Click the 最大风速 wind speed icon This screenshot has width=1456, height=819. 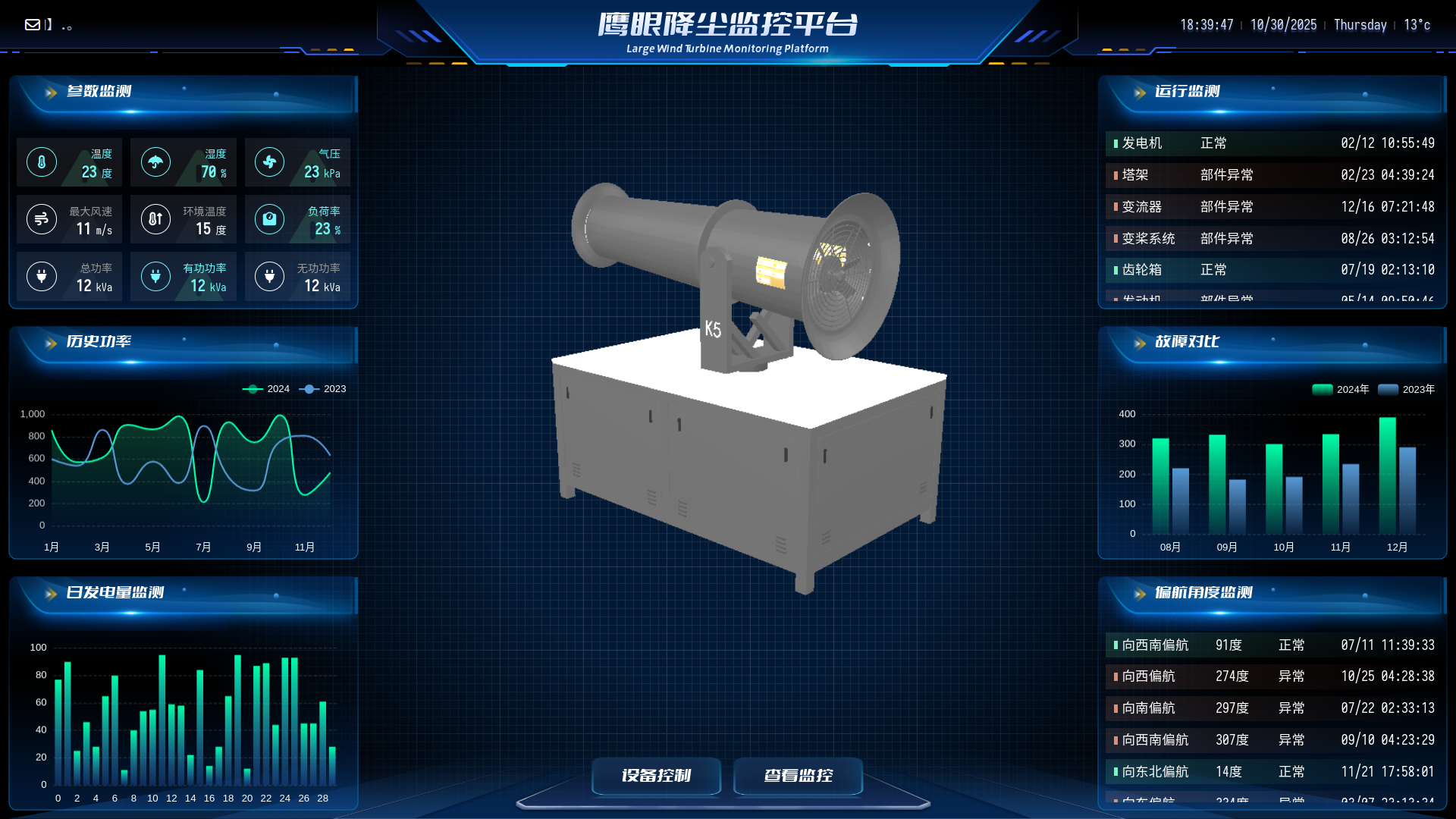click(42, 219)
